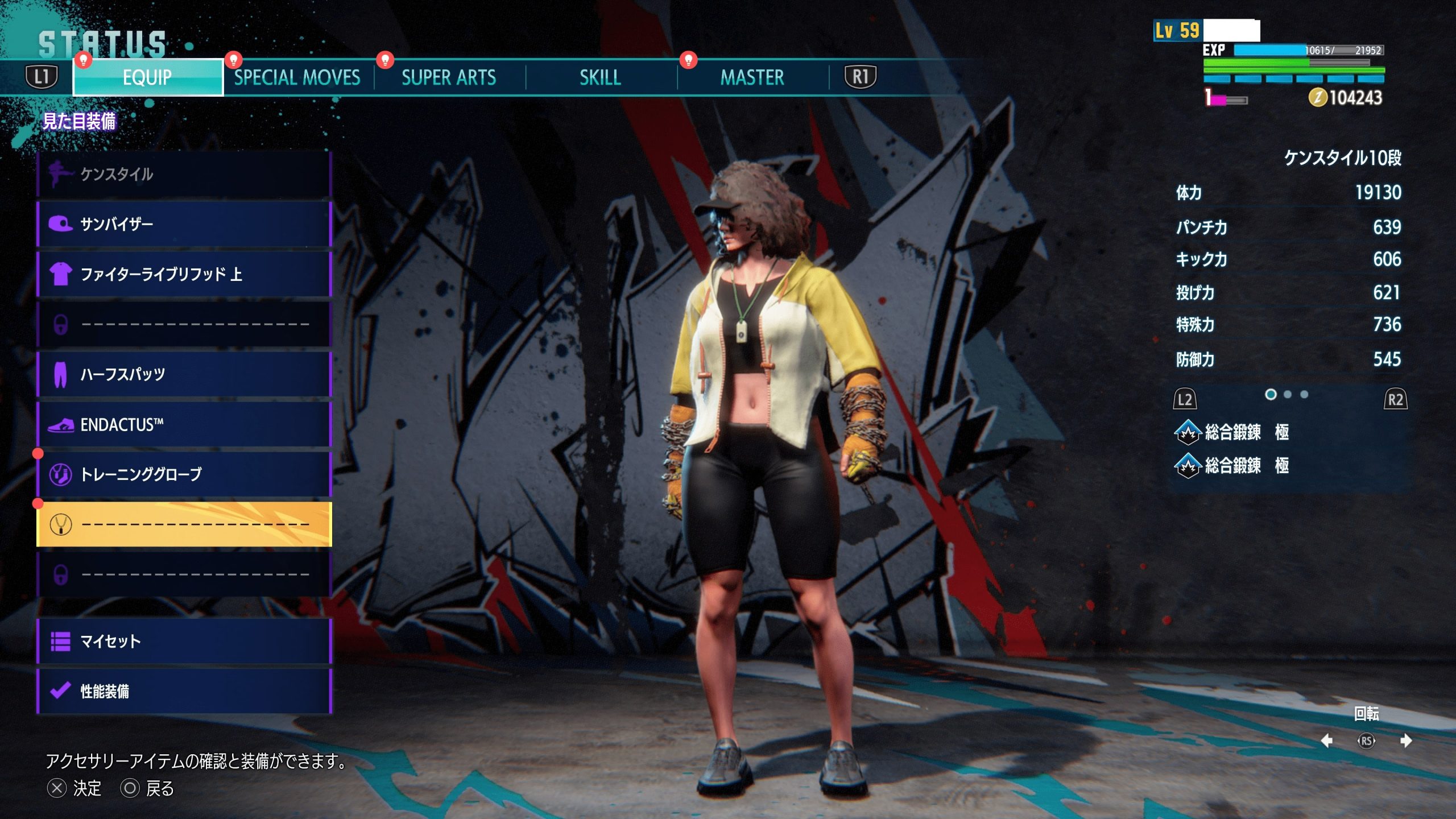Select the highlighted empty accessory slot
The height and width of the screenshot is (819, 1456).
[x=184, y=524]
